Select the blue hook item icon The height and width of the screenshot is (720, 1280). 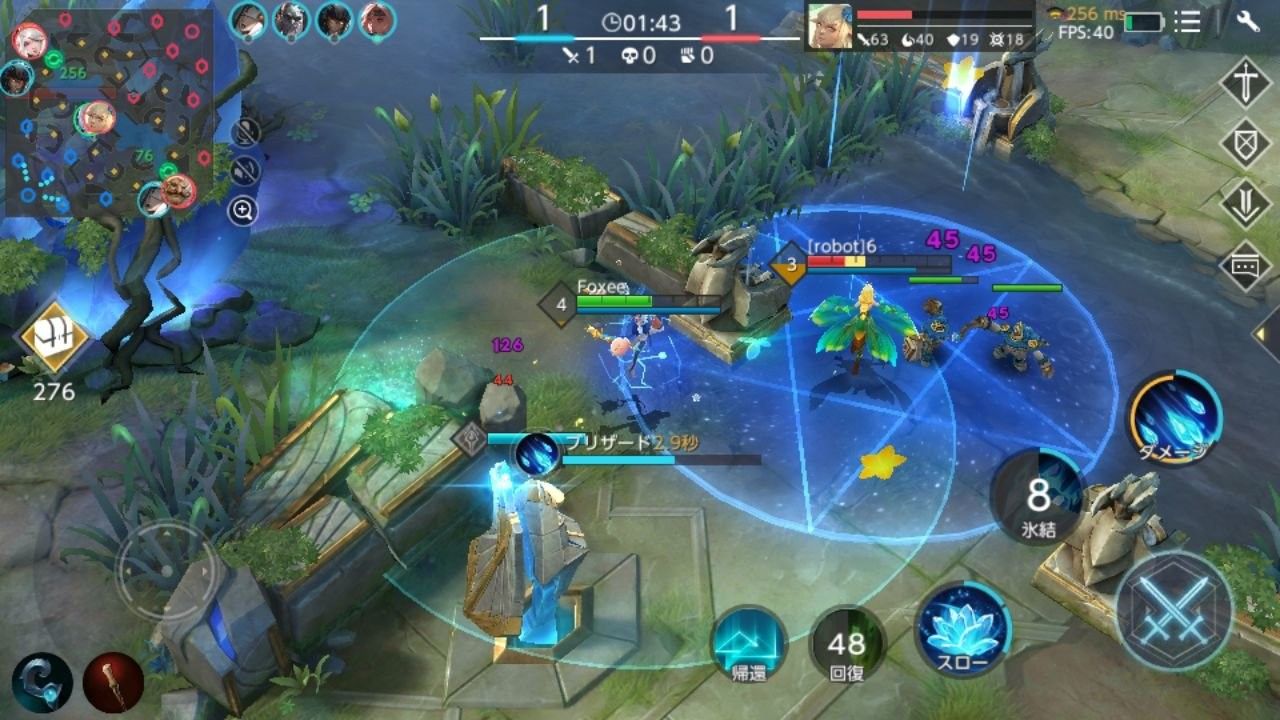click(42, 682)
